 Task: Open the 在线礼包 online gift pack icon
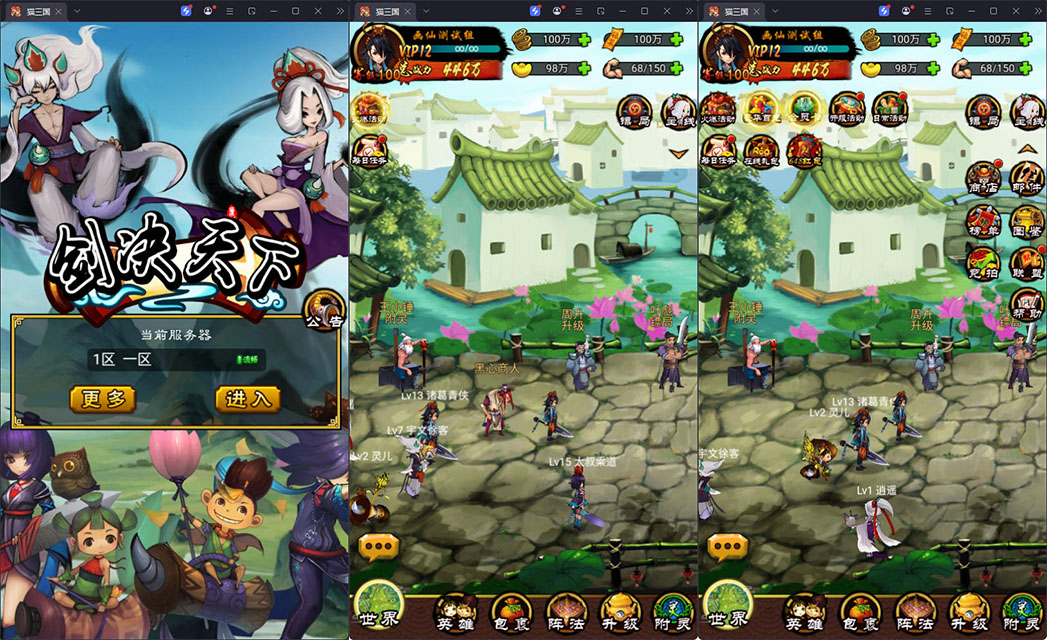760,152
